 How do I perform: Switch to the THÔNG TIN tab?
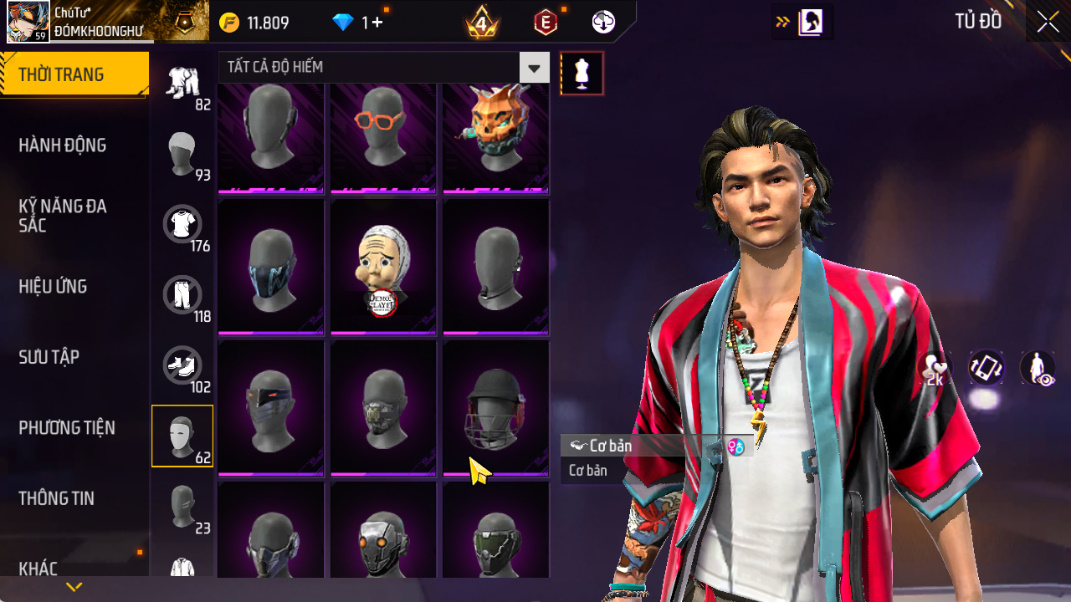[x=56, y=498]
